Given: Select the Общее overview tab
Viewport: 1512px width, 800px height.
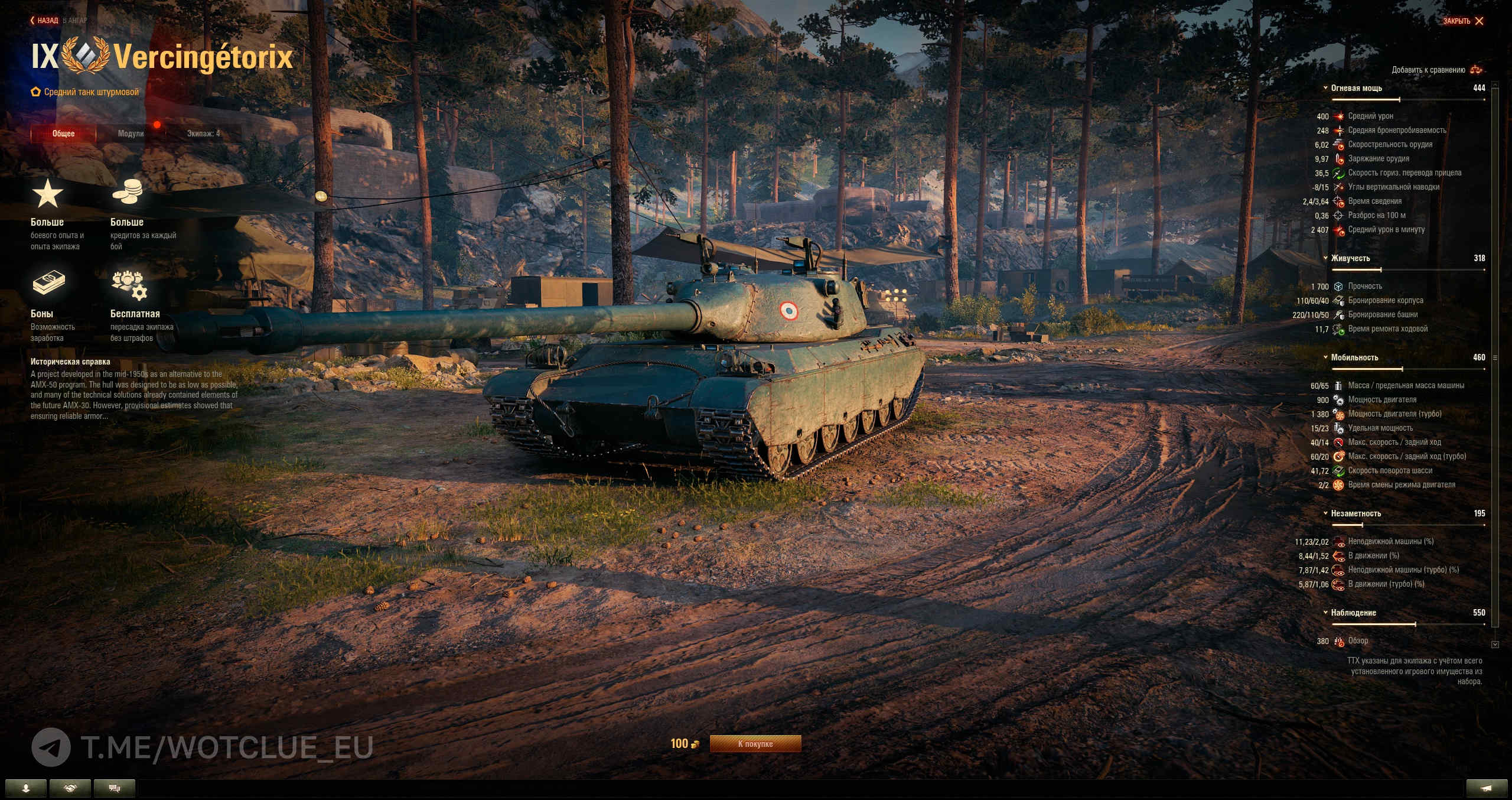Looking at the screenshot, I should click(x=63, y=134).
